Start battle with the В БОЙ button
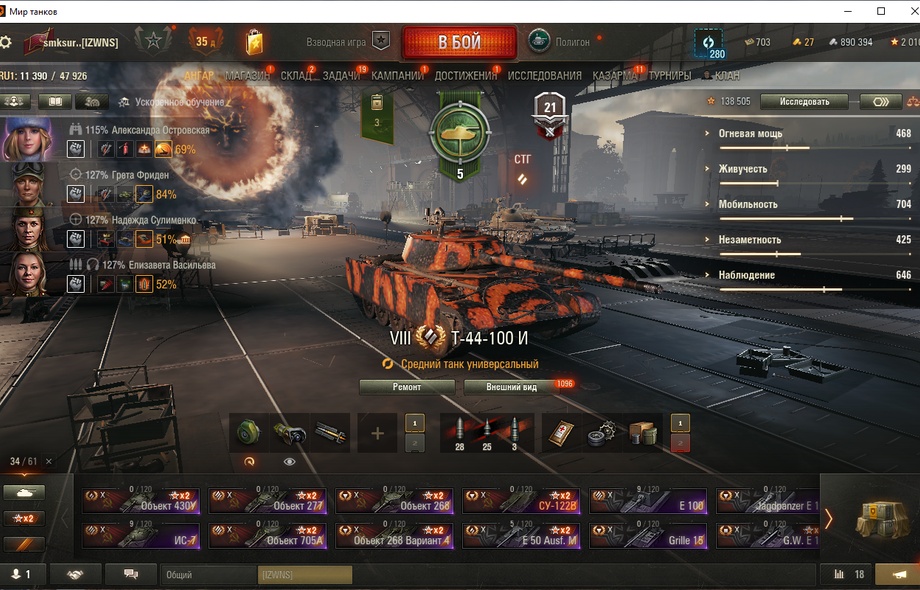The width and height of the screenshot is (920, 590). pos(459,43)
